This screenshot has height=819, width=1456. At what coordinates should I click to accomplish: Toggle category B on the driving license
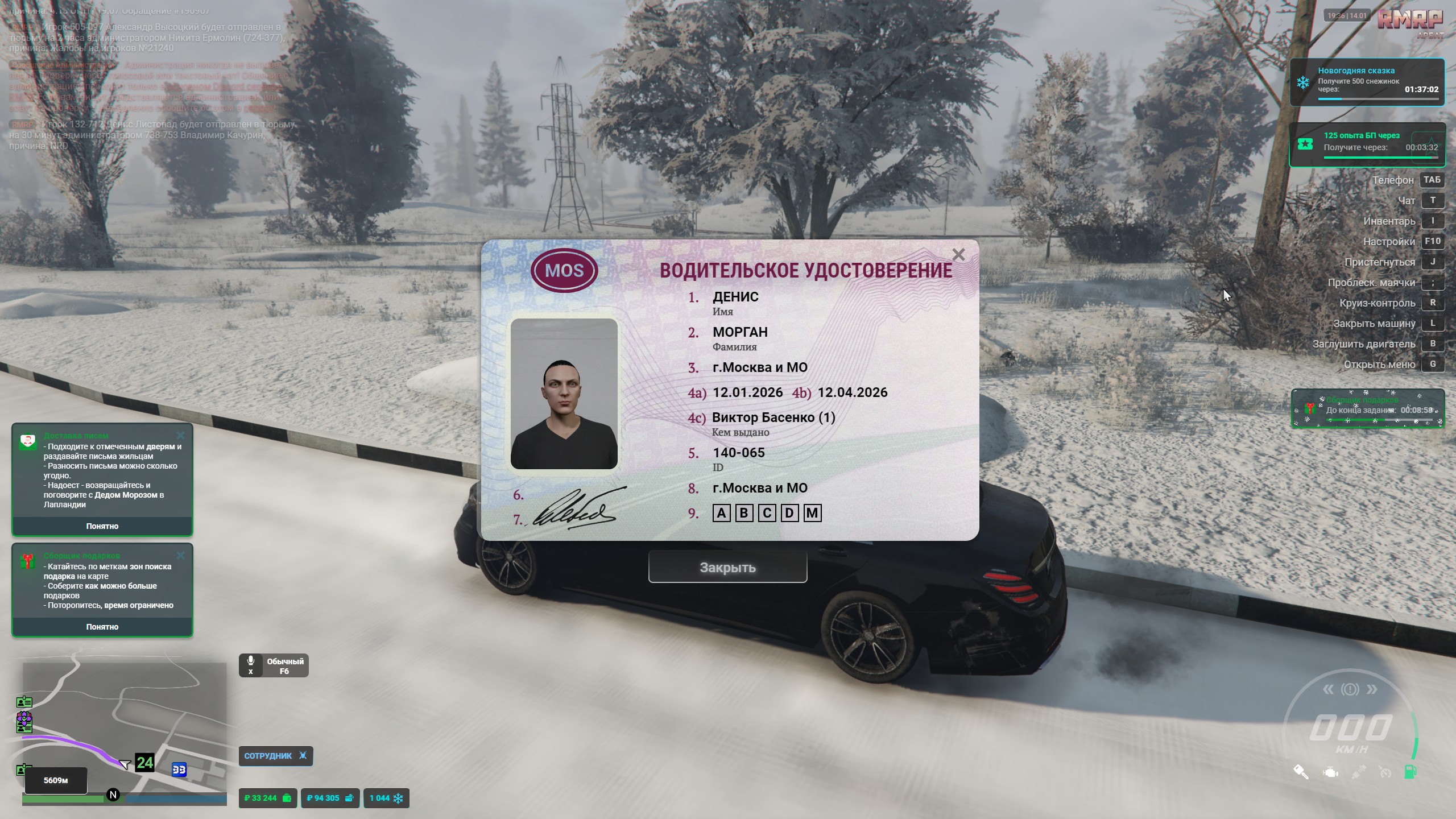(x=744, y=512)
